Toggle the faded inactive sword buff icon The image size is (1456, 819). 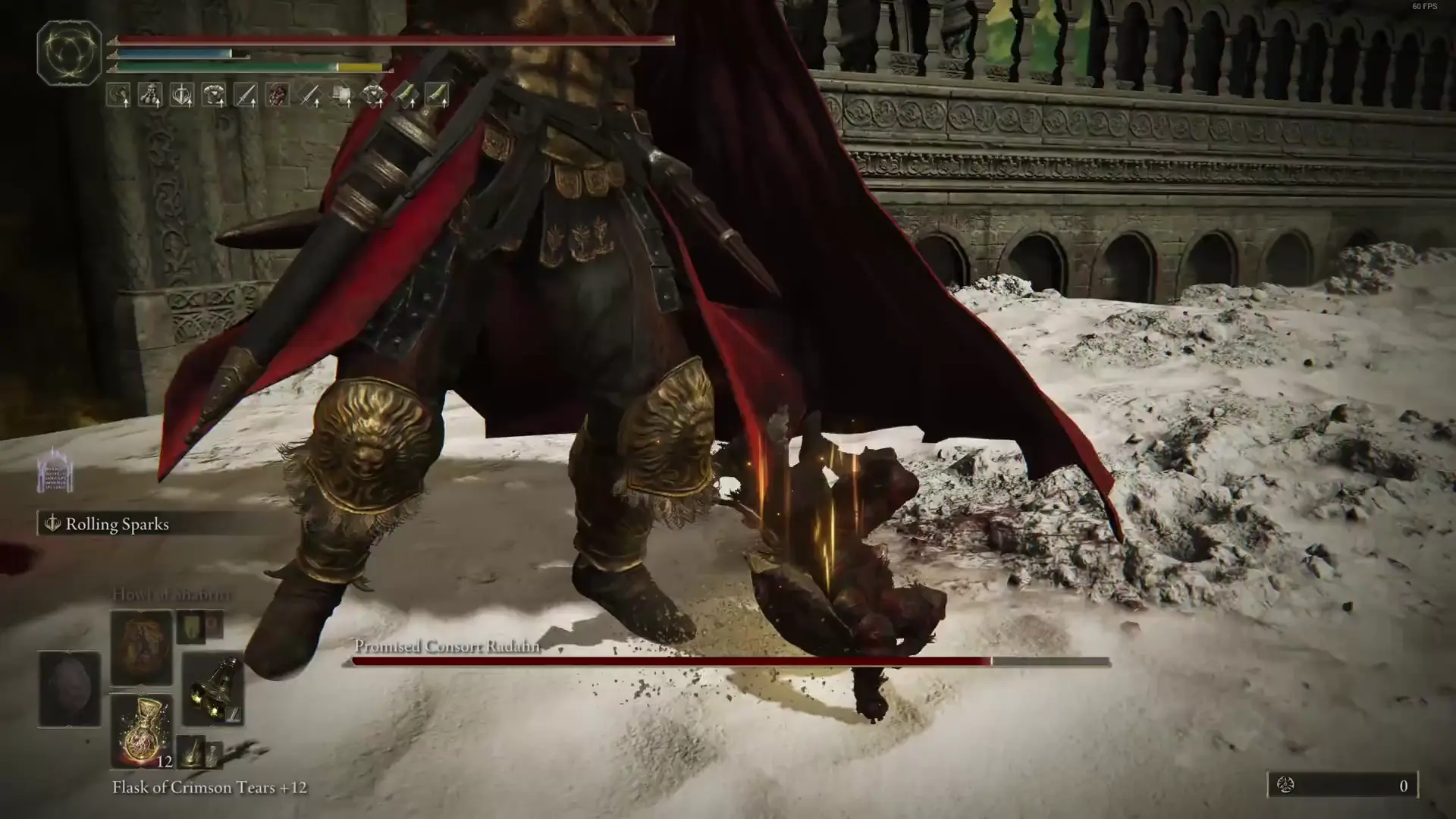tap(310, 93)
